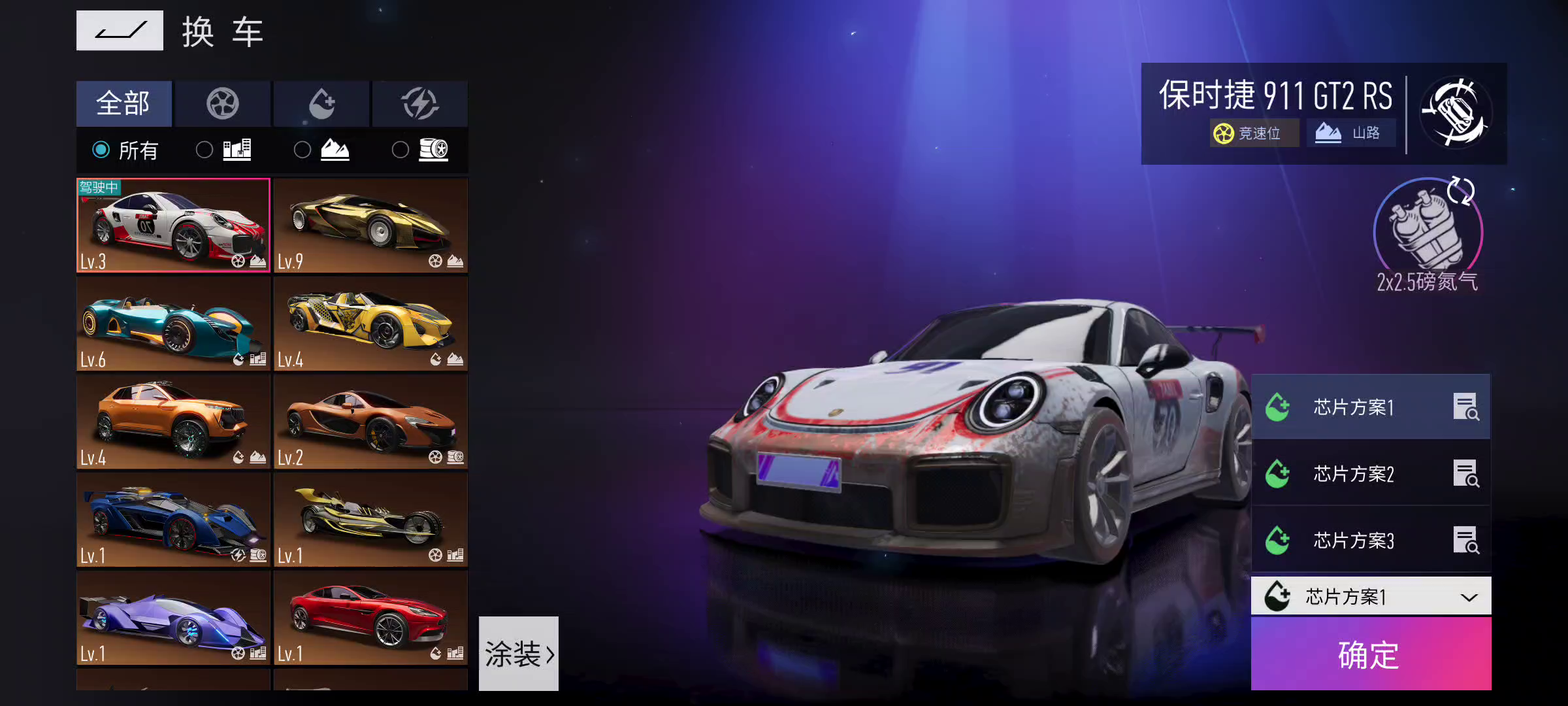
Task: Choose 芯片方案2 from the list
Action: point(1354,473)
